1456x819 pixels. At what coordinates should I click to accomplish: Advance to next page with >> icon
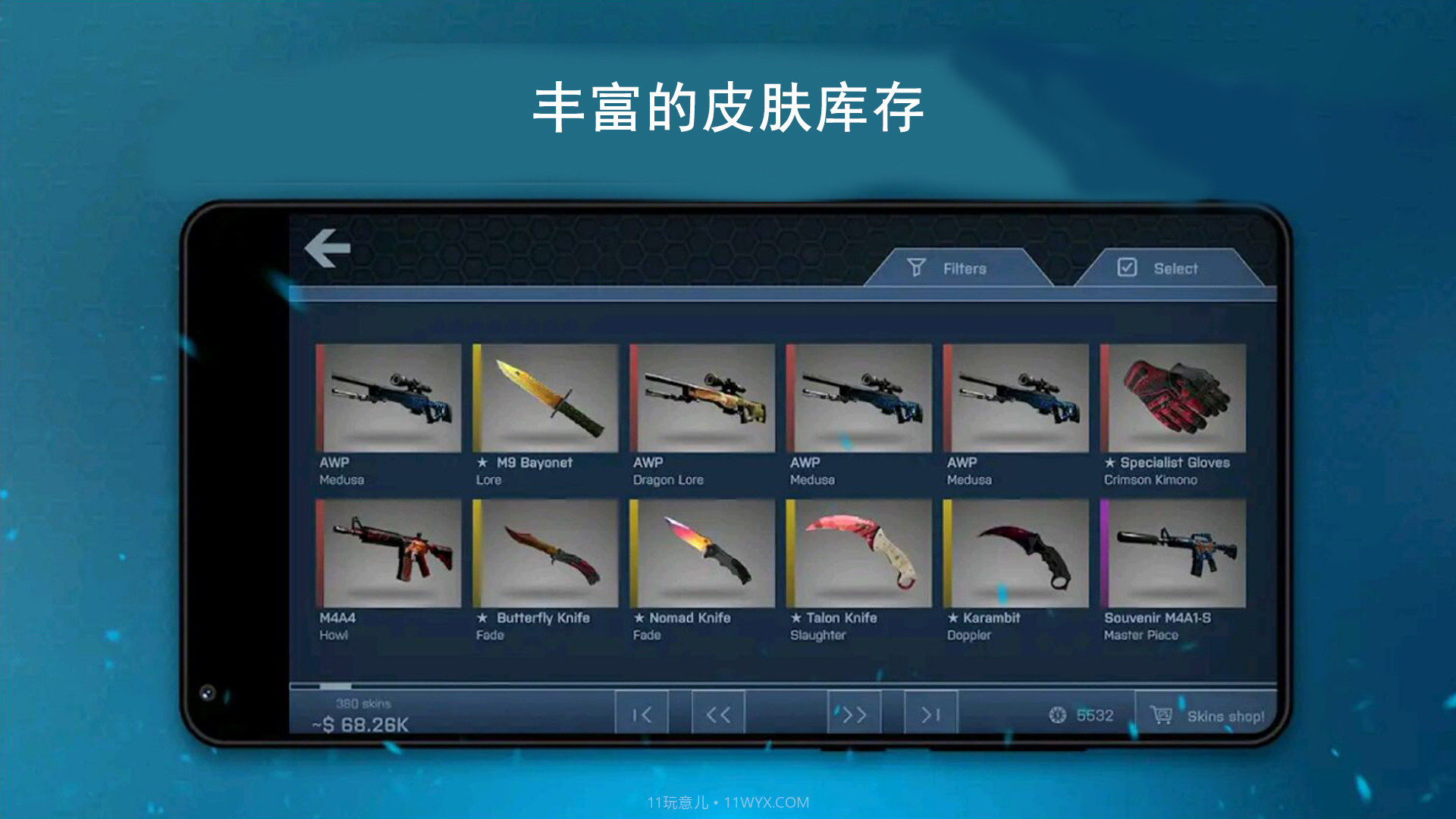(855, 714)
